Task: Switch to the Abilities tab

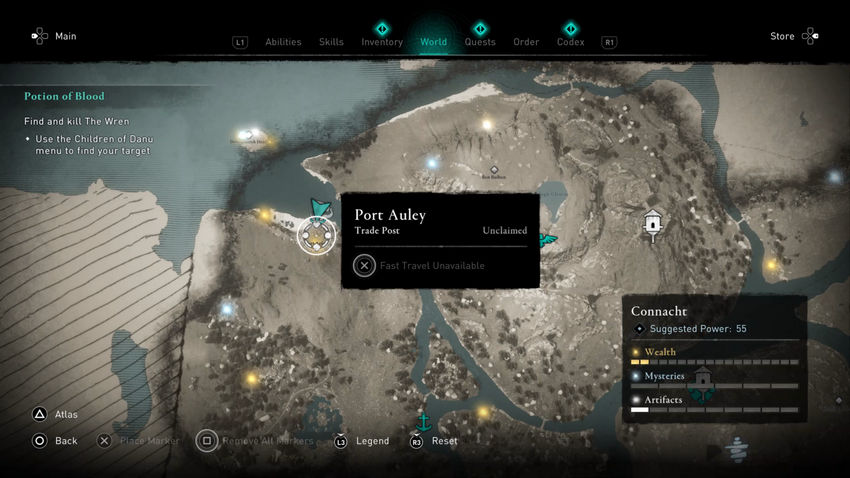Action: pos(283,42)
